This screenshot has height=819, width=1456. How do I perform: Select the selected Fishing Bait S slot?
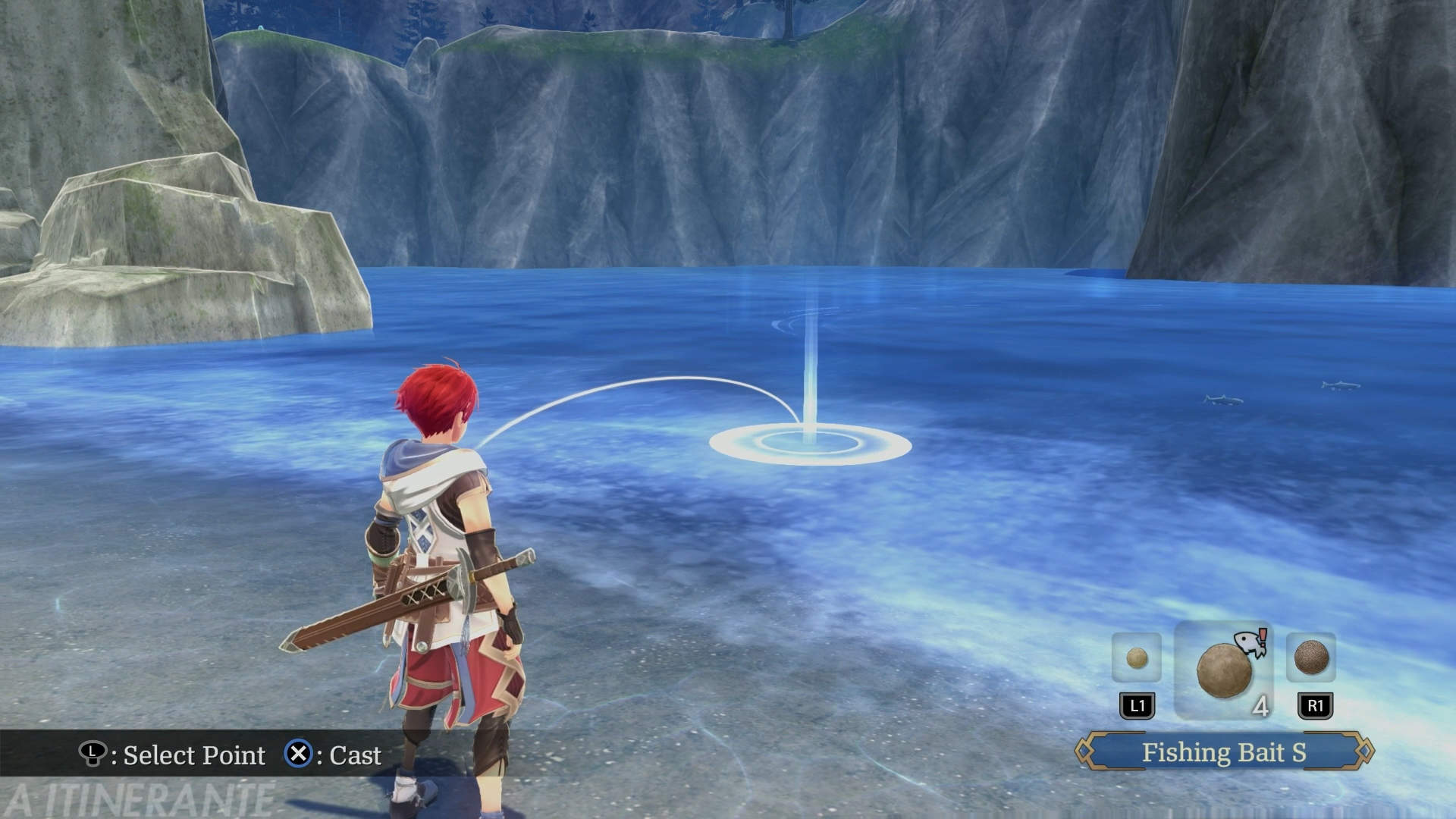click(x=1223, y=670)
